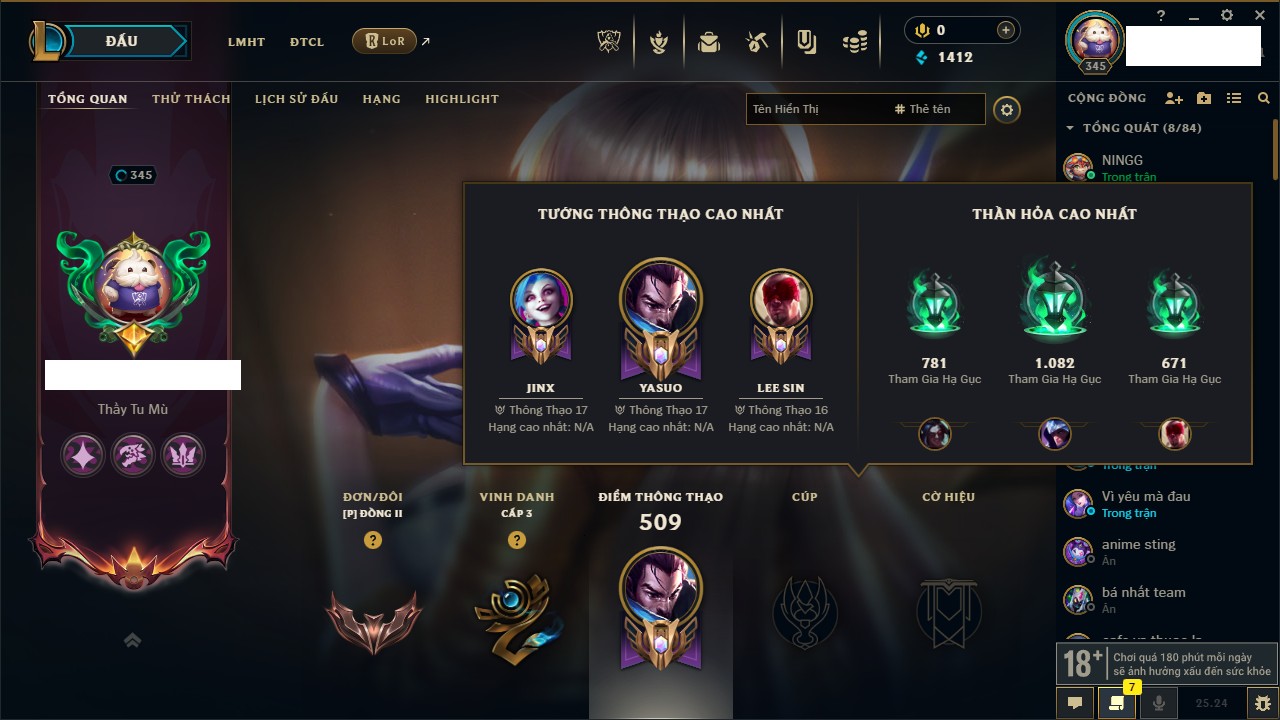Open the gear settings beside the name search

point(1007,110)
